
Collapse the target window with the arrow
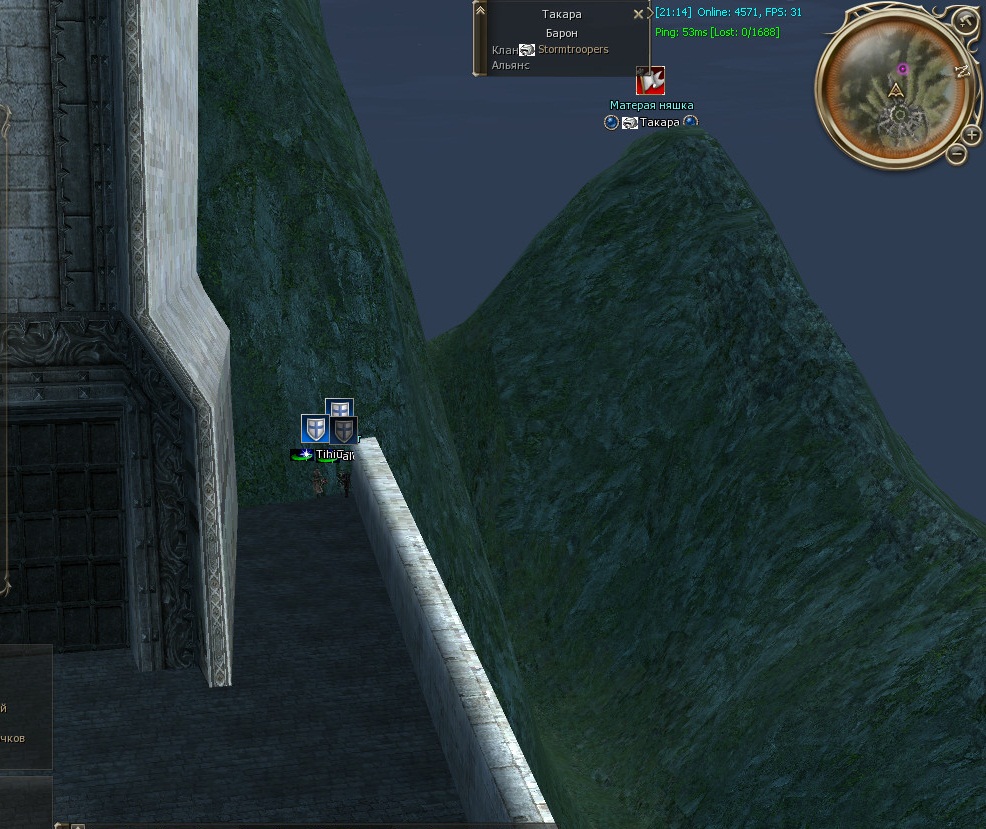coord(480,10)
